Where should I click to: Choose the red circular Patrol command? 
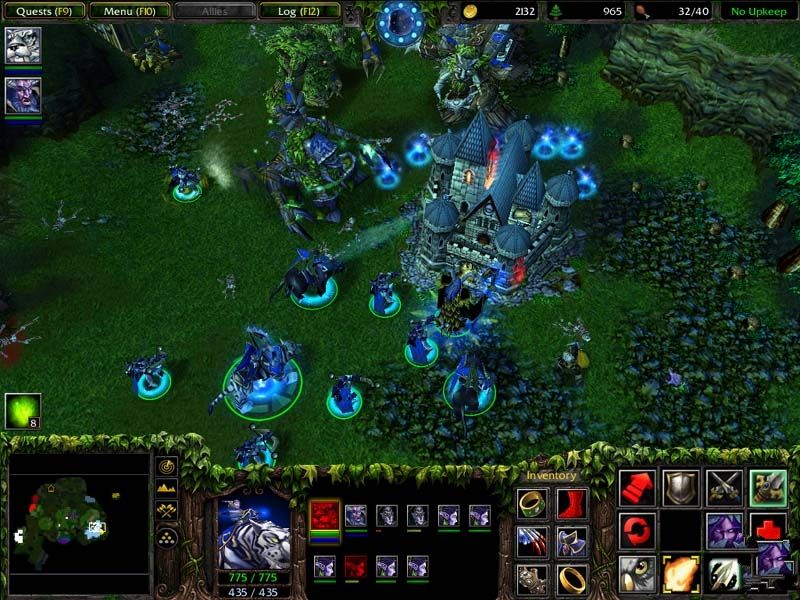[x=637, y=529]
